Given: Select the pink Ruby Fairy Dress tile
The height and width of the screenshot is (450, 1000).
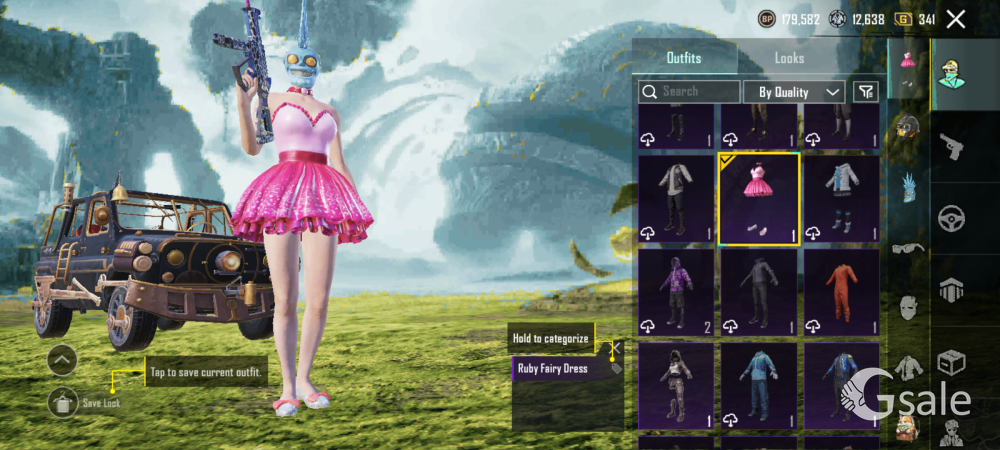Looking at the screenshot, I should point(759,199).
